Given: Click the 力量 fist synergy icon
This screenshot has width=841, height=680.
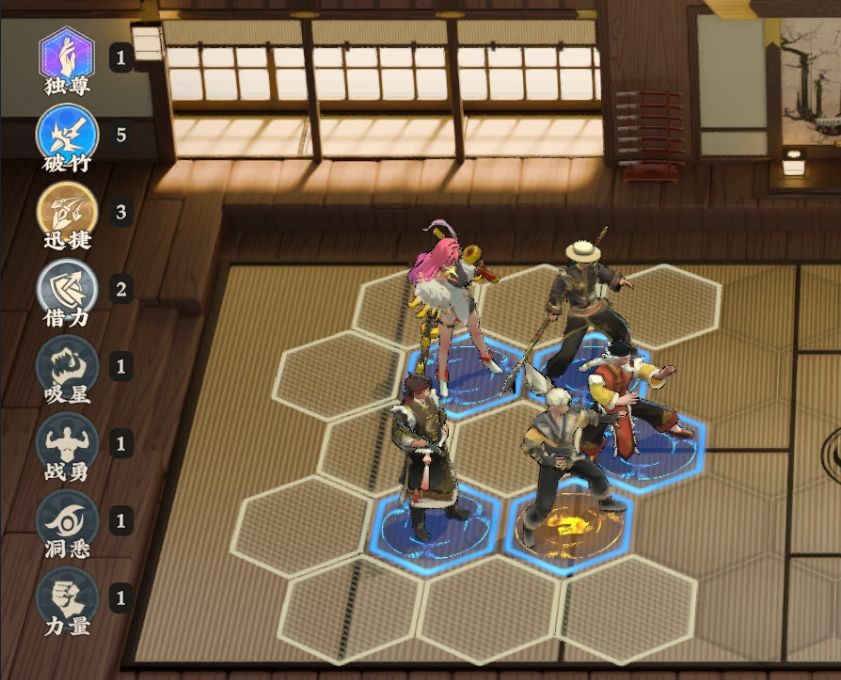Looking at the screenshot, I should (x=67, y=597).
